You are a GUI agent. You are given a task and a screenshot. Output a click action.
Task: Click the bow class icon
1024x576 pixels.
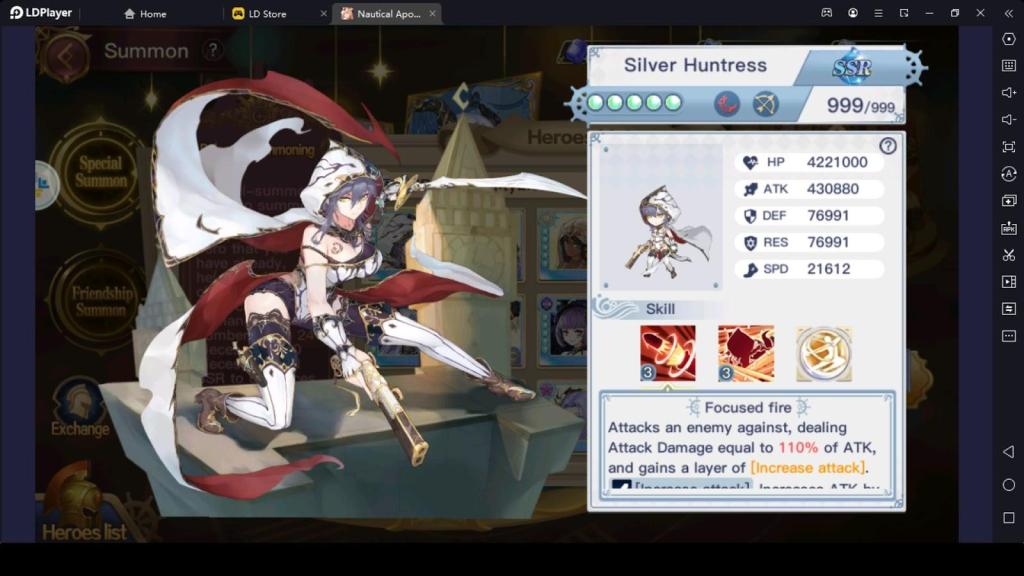(x=765, y=103)
